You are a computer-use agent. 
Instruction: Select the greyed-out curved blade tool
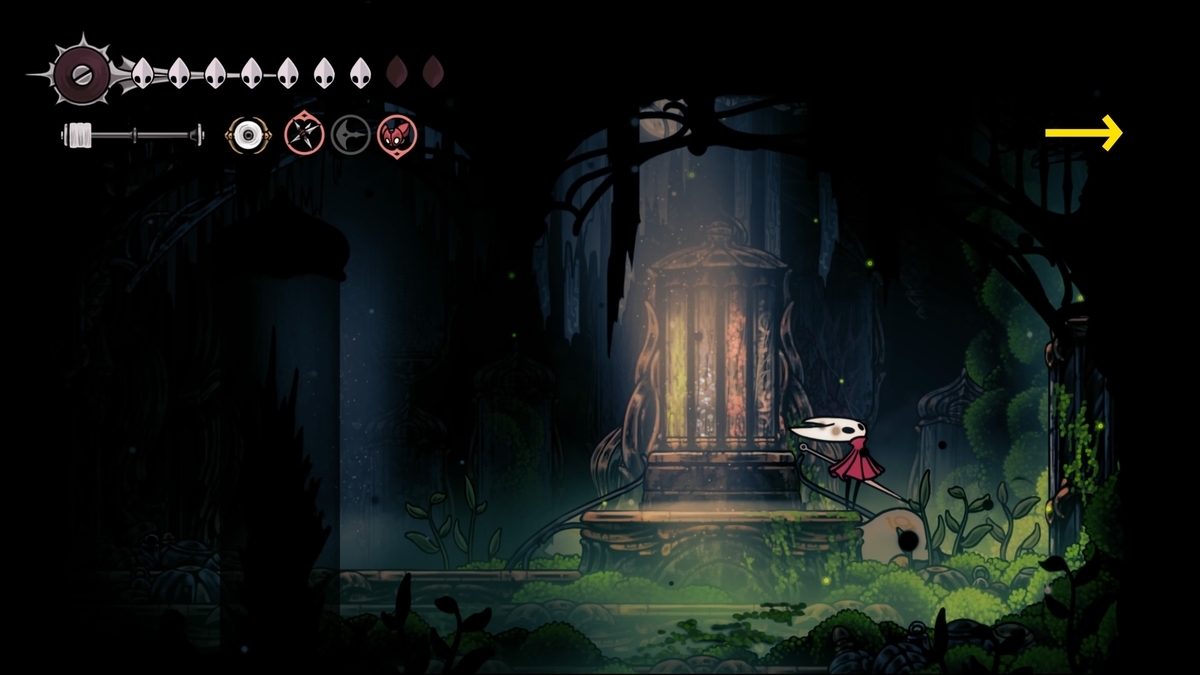click(x=350, y=134)
